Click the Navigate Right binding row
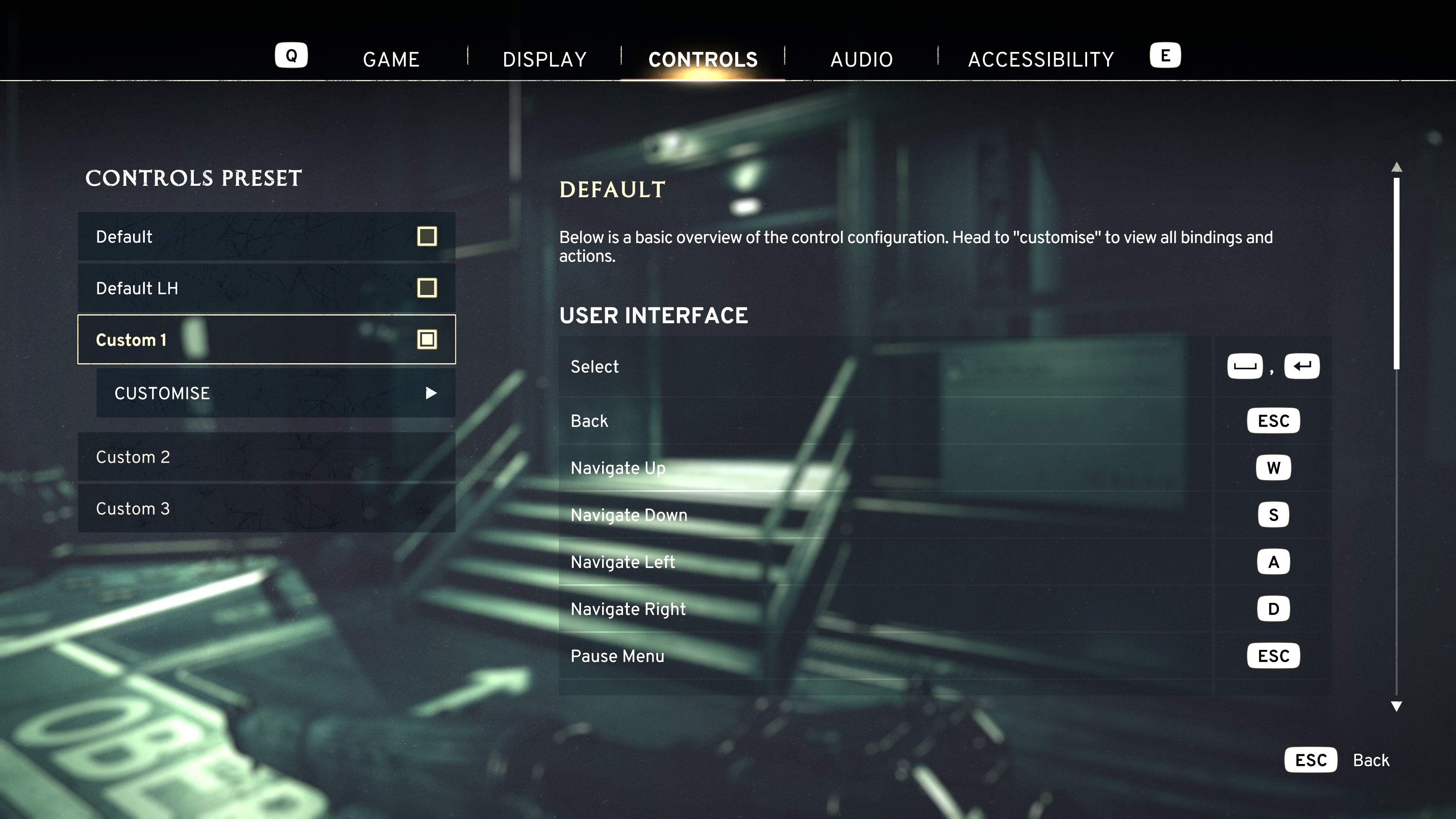Screen dimensions: 1456x819 (944, 609)
